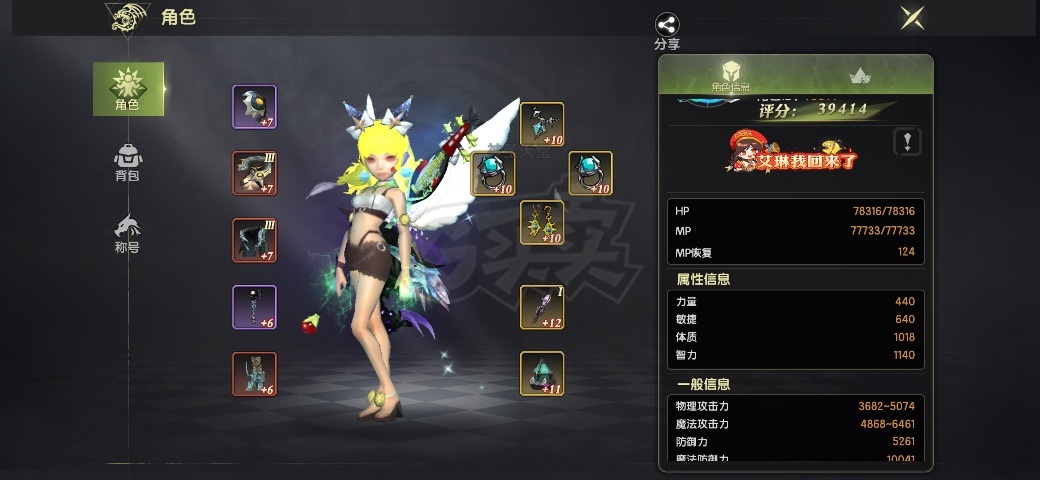The width and height of the screenshot is (1040, 480).
Task: Tap the 分享 share button
Action: point(667,30)
